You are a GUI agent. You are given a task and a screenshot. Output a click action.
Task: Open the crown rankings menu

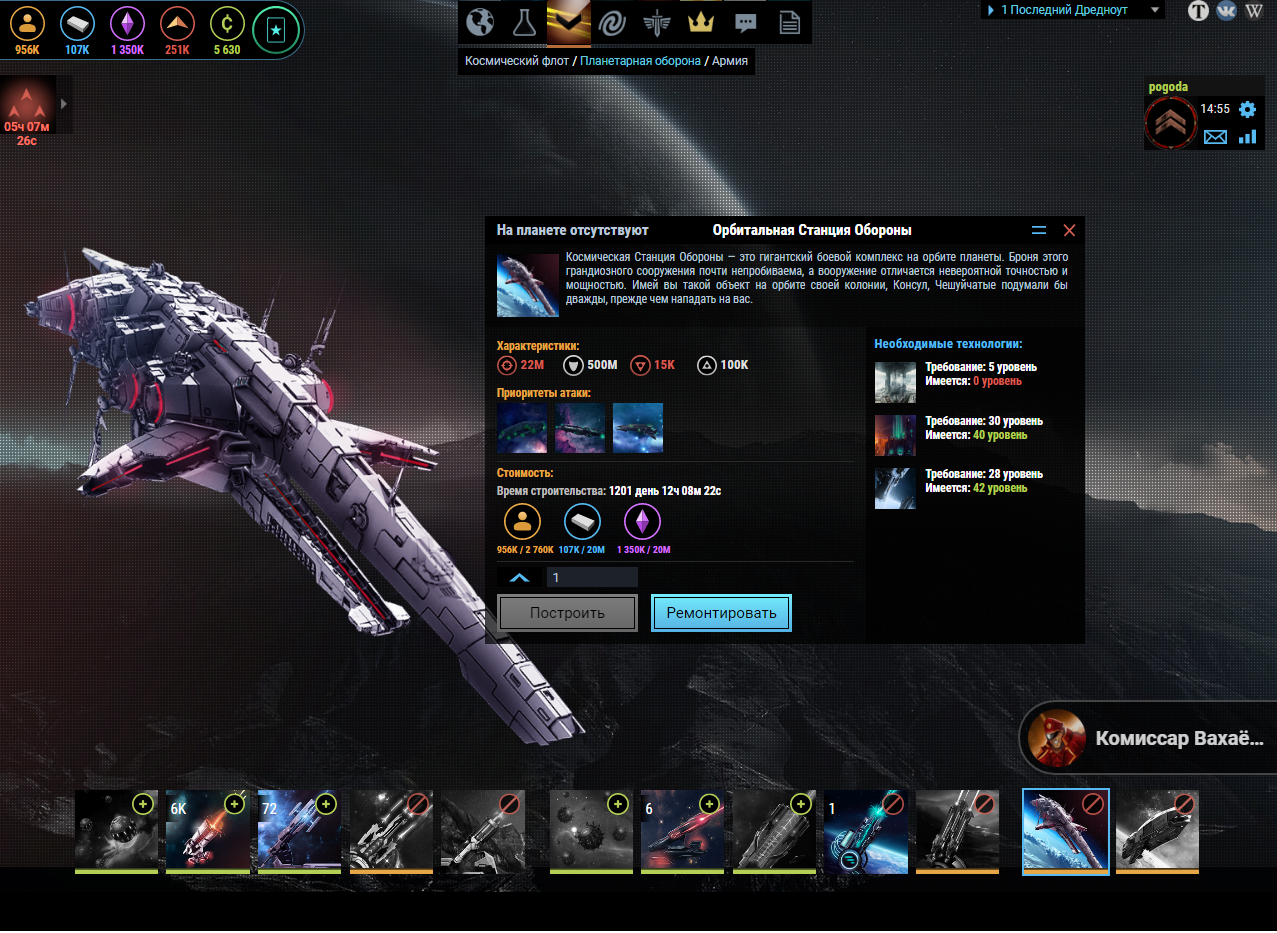[699, 21]
